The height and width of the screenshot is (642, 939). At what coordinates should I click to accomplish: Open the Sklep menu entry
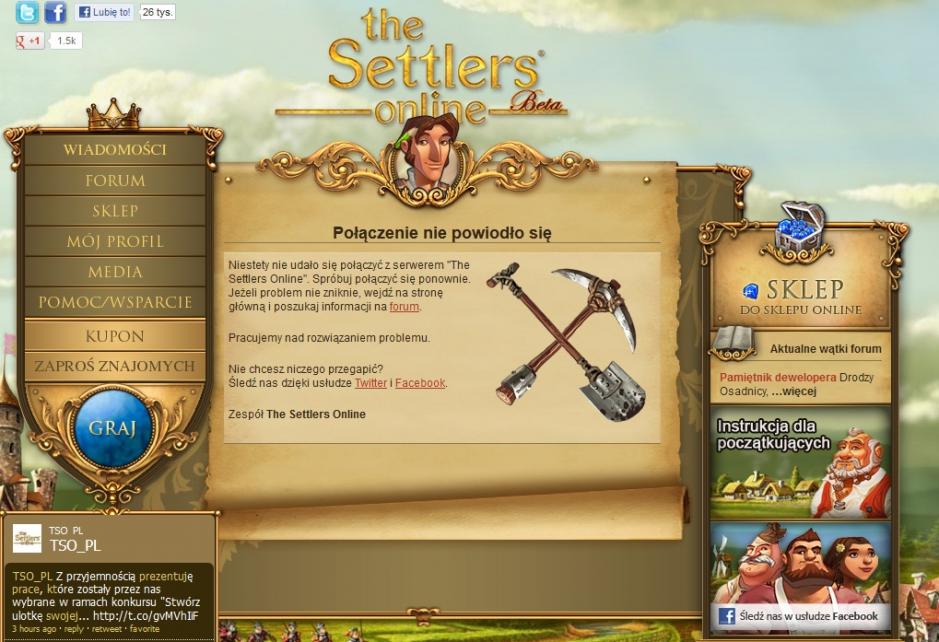click(x=115, y=211)
